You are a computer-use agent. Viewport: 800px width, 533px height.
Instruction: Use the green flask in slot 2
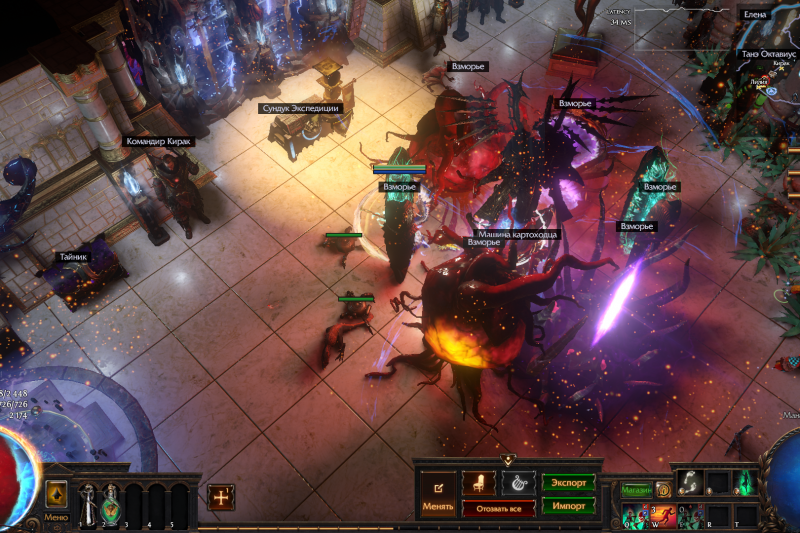(109, 501)
